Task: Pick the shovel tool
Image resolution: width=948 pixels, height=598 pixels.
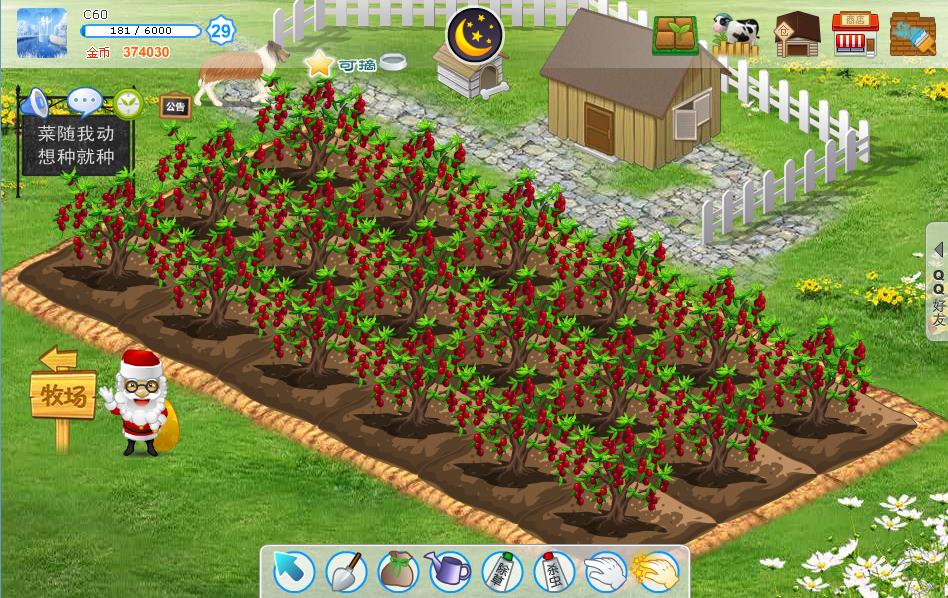Action: [346, 572]
